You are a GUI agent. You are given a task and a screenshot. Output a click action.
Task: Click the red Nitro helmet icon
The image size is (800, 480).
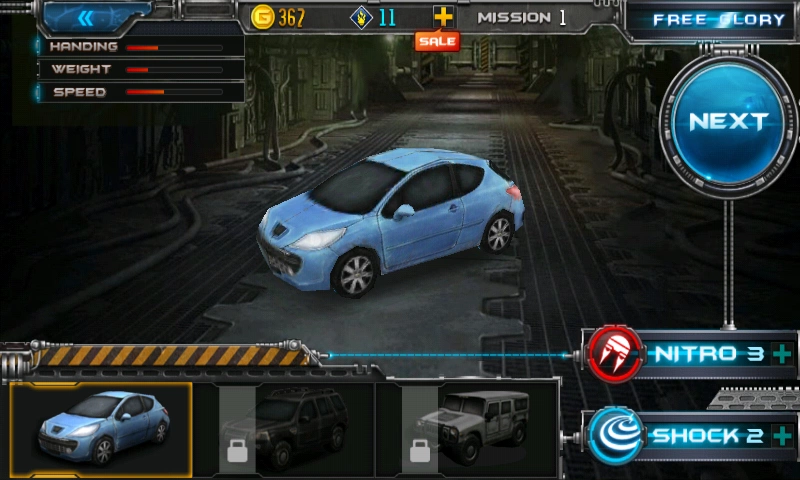615,354
